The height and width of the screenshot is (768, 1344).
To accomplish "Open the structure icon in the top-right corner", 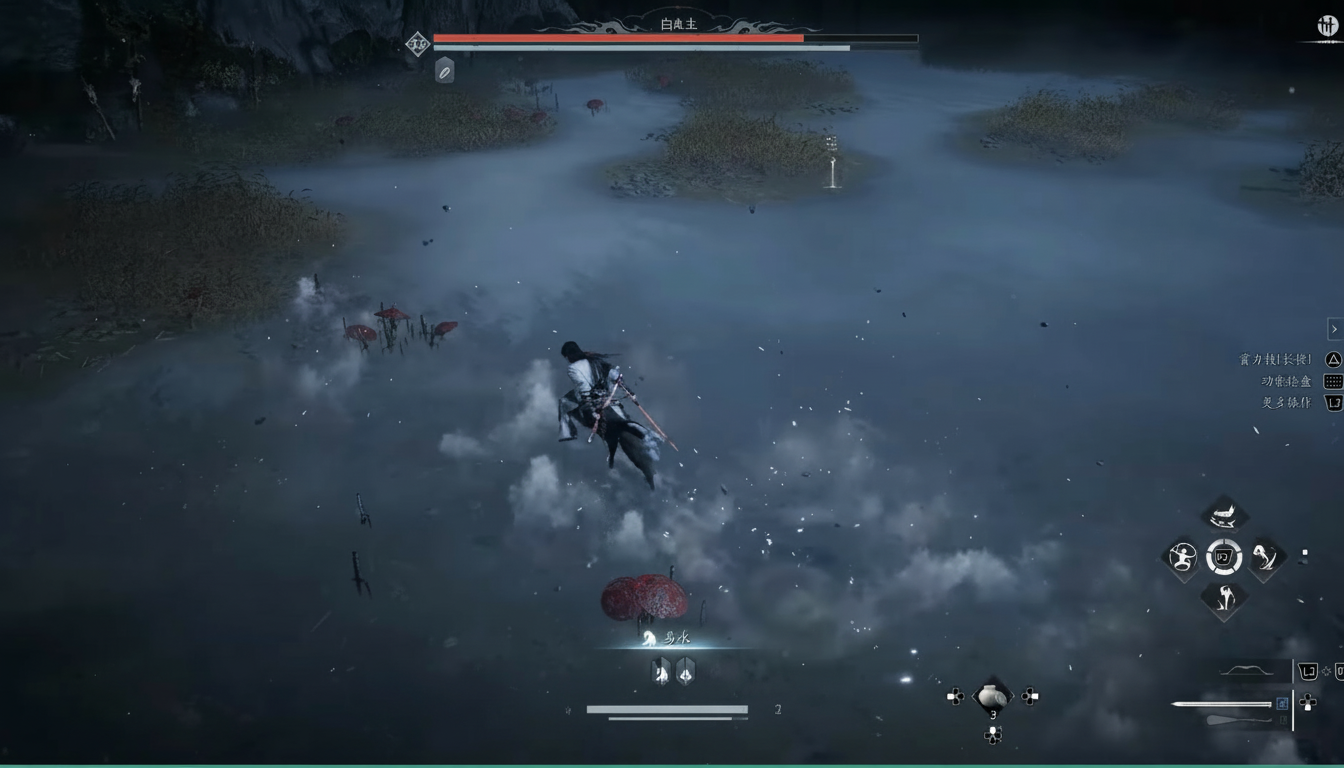I will [1328, 27].
